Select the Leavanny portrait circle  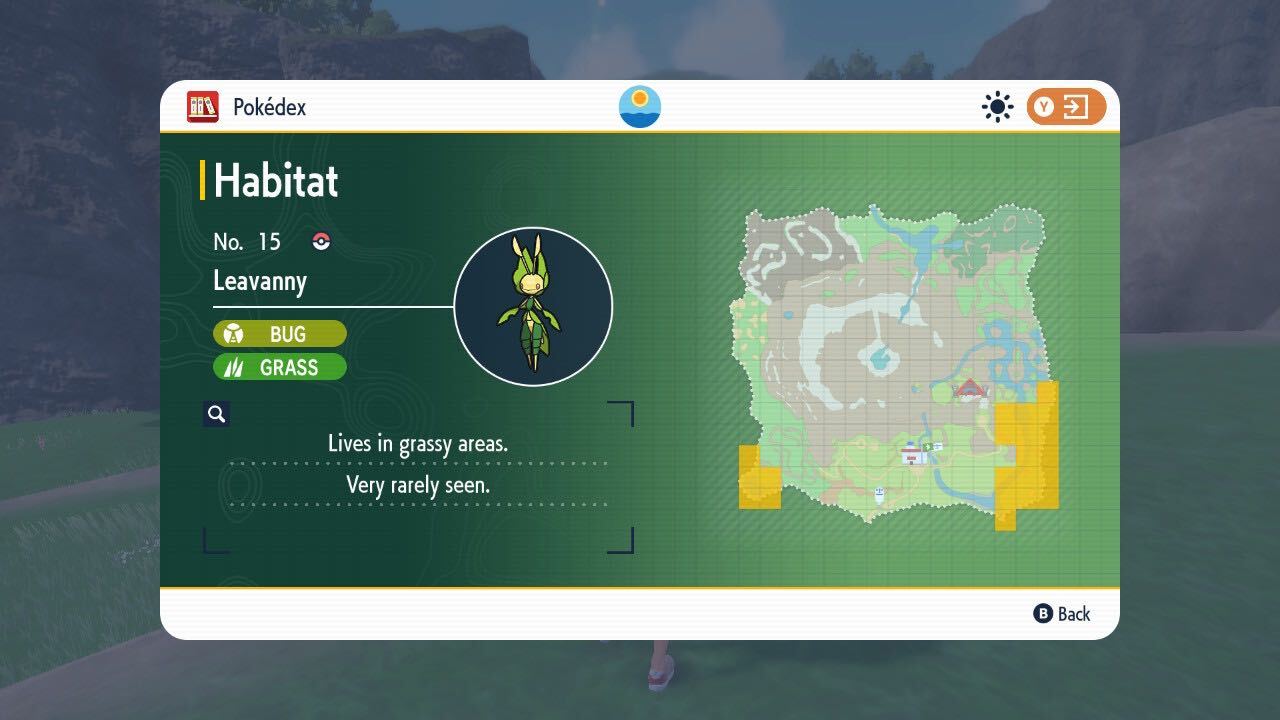533,307
